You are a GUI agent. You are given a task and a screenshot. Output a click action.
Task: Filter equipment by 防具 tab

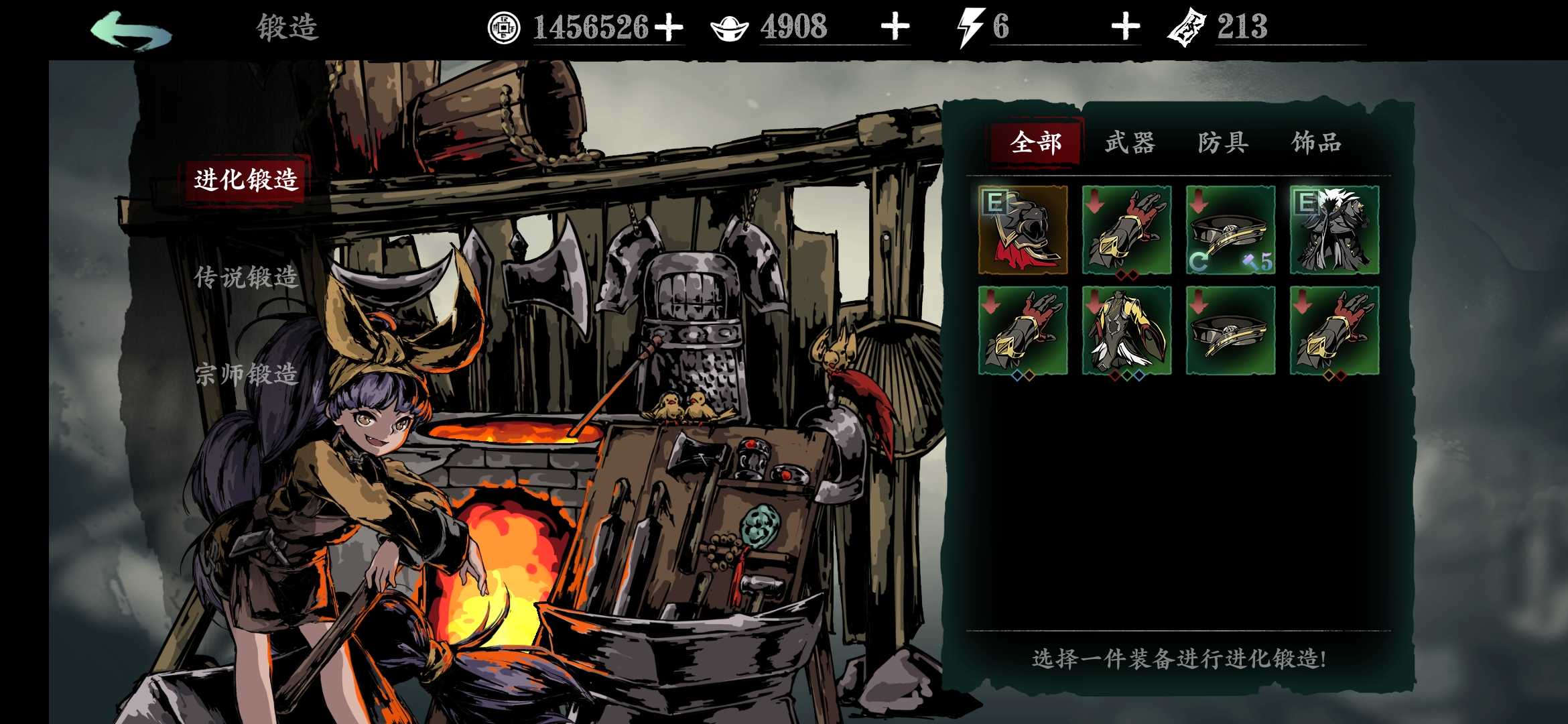[x=1223, y=143]
